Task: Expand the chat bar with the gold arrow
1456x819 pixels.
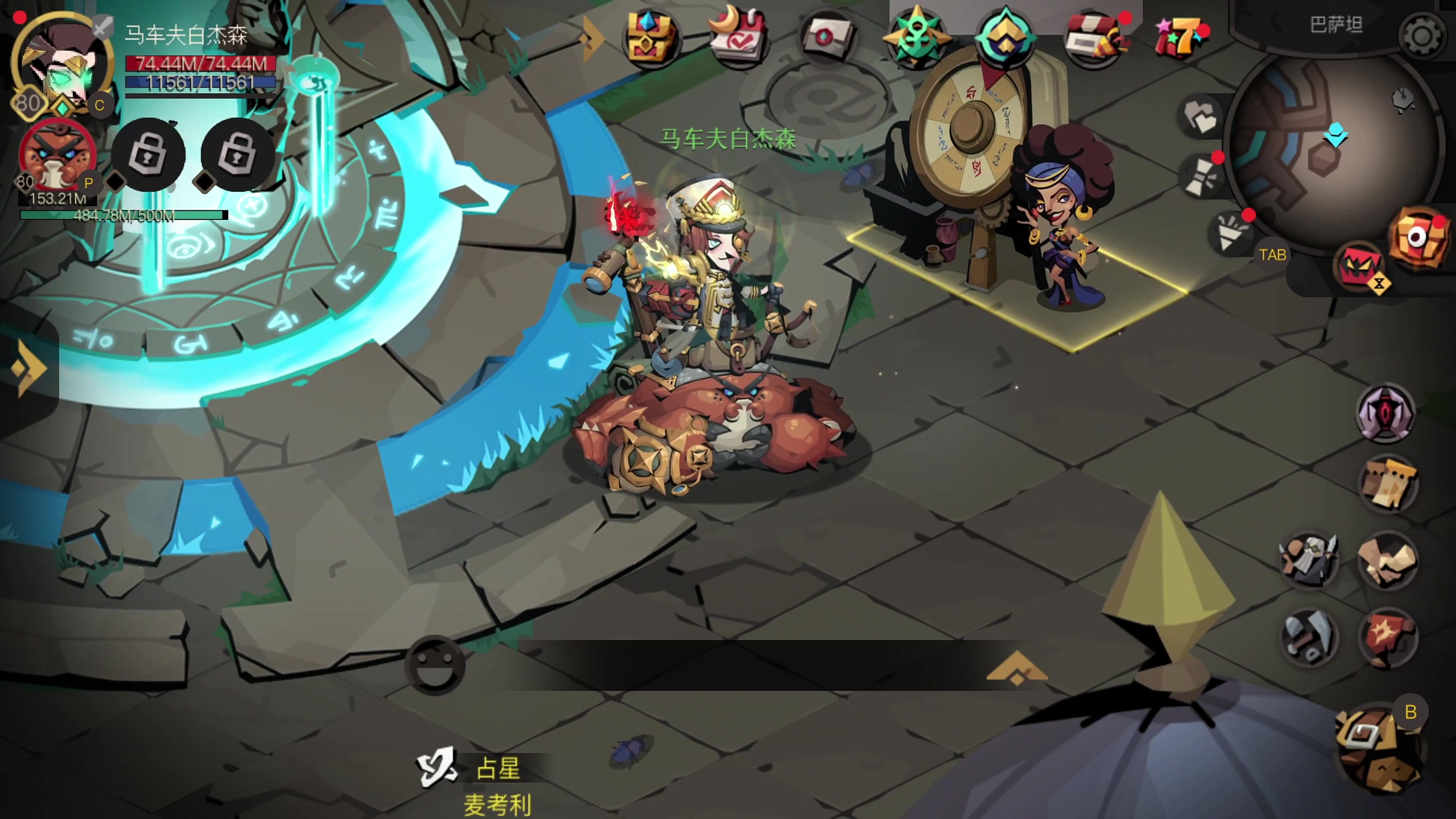Action: click(1016, 667)
